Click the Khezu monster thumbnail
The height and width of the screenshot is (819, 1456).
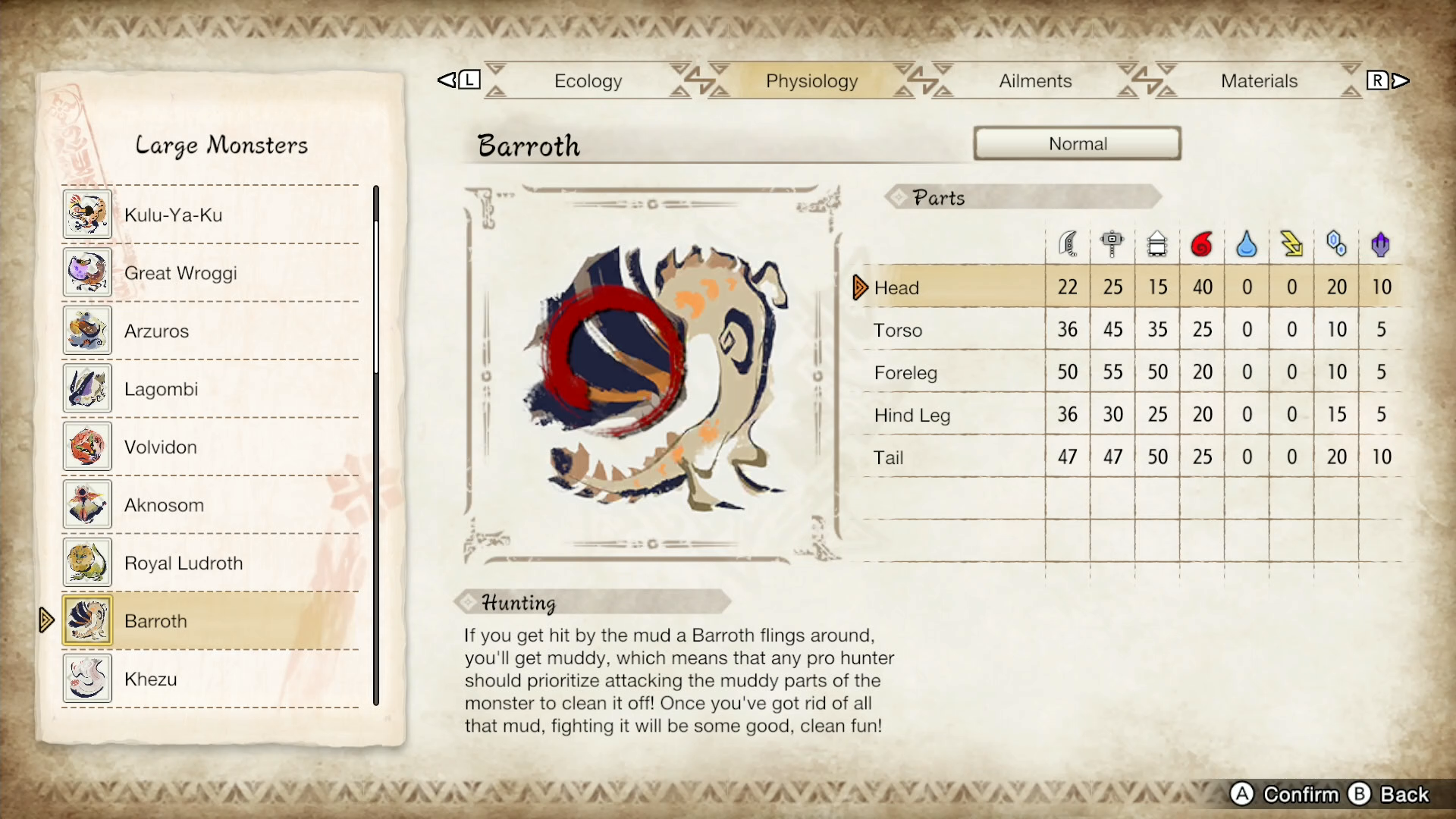point(87,678)
